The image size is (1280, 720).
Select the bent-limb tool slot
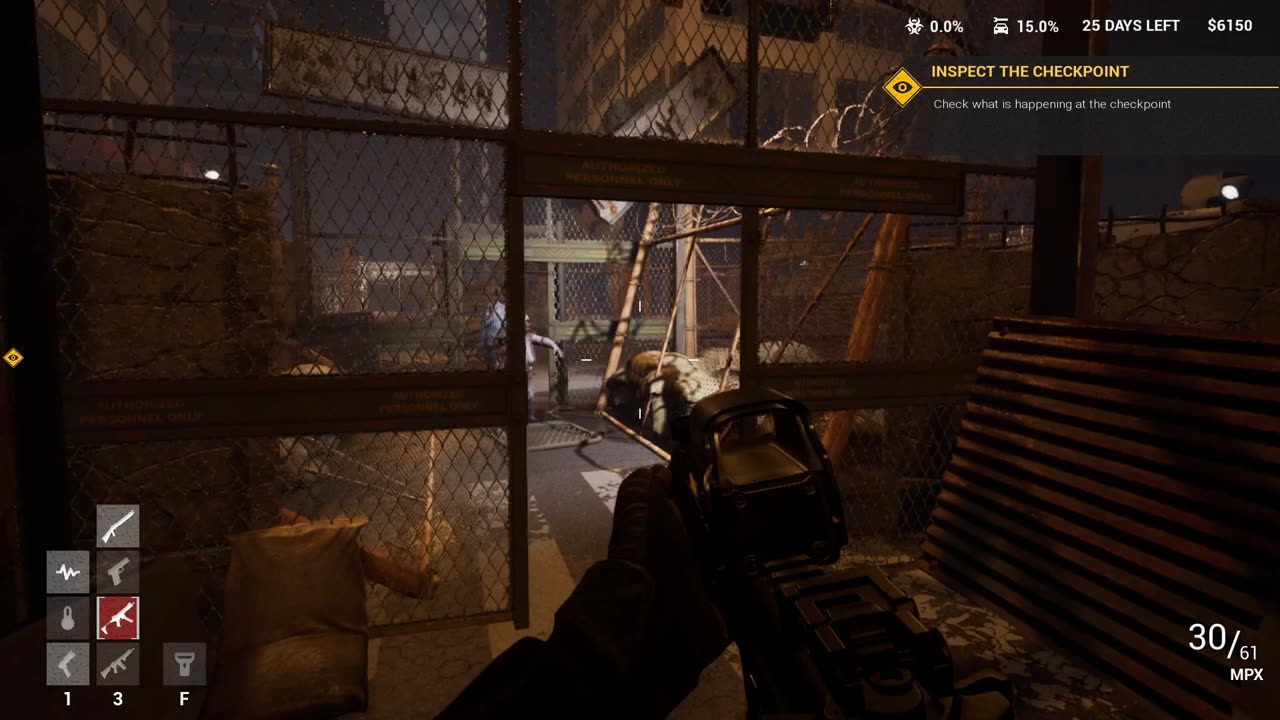pos(68,664)
